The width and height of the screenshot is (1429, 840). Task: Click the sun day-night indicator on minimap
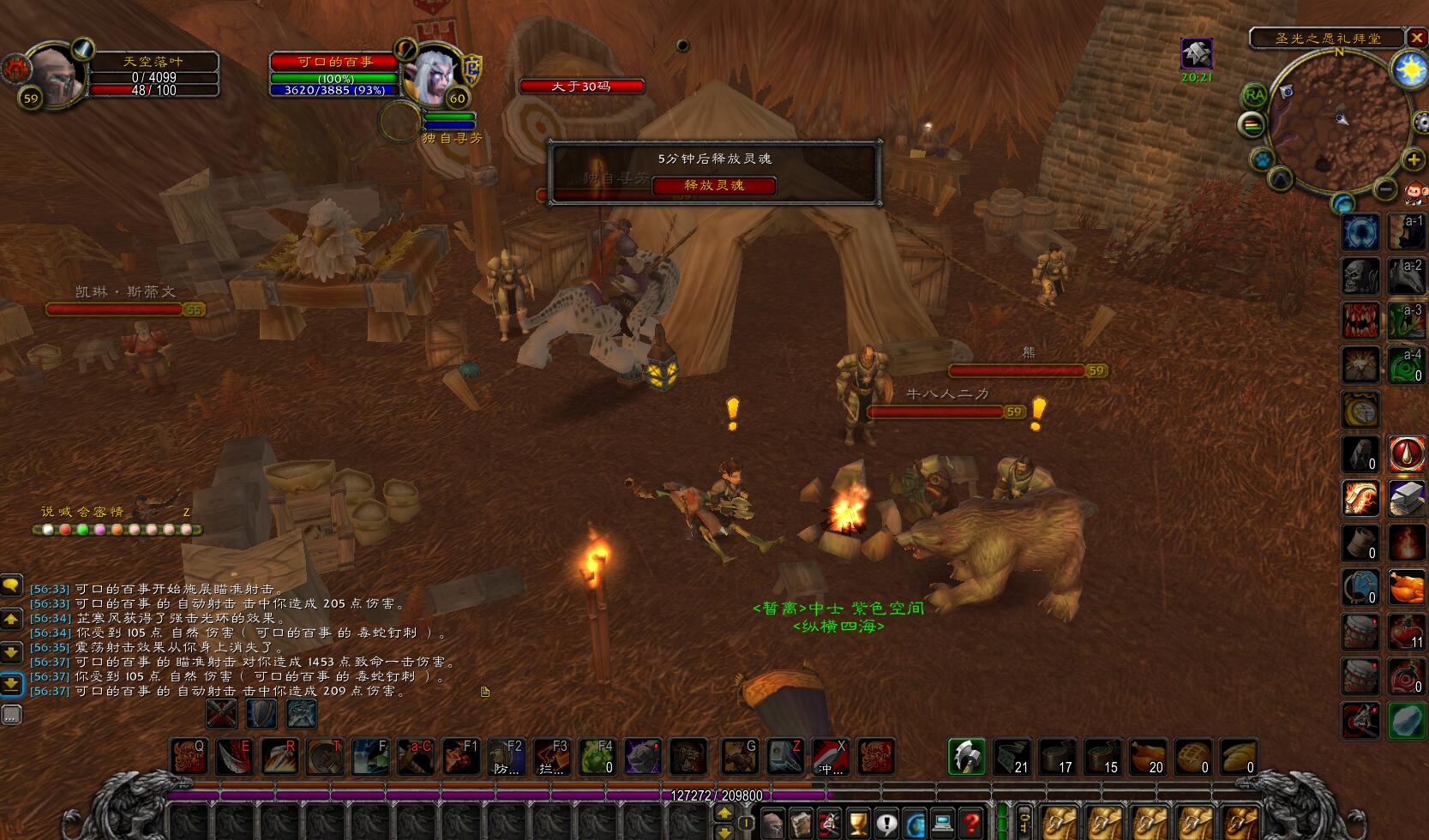(x=1409, y=69)
